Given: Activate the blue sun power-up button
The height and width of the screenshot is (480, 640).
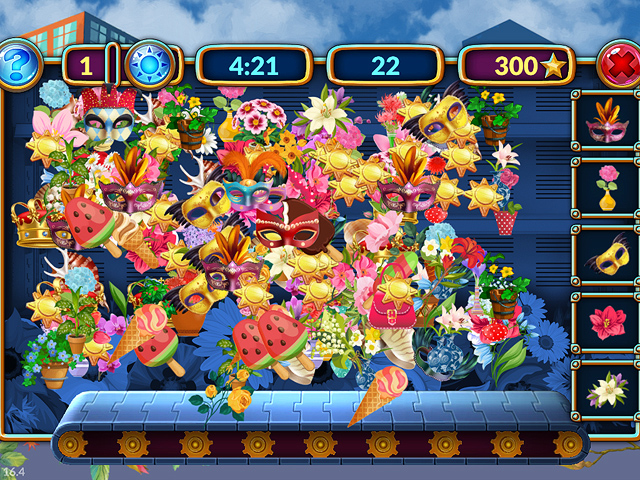Looking at the screenshot, I should [151, 65].
